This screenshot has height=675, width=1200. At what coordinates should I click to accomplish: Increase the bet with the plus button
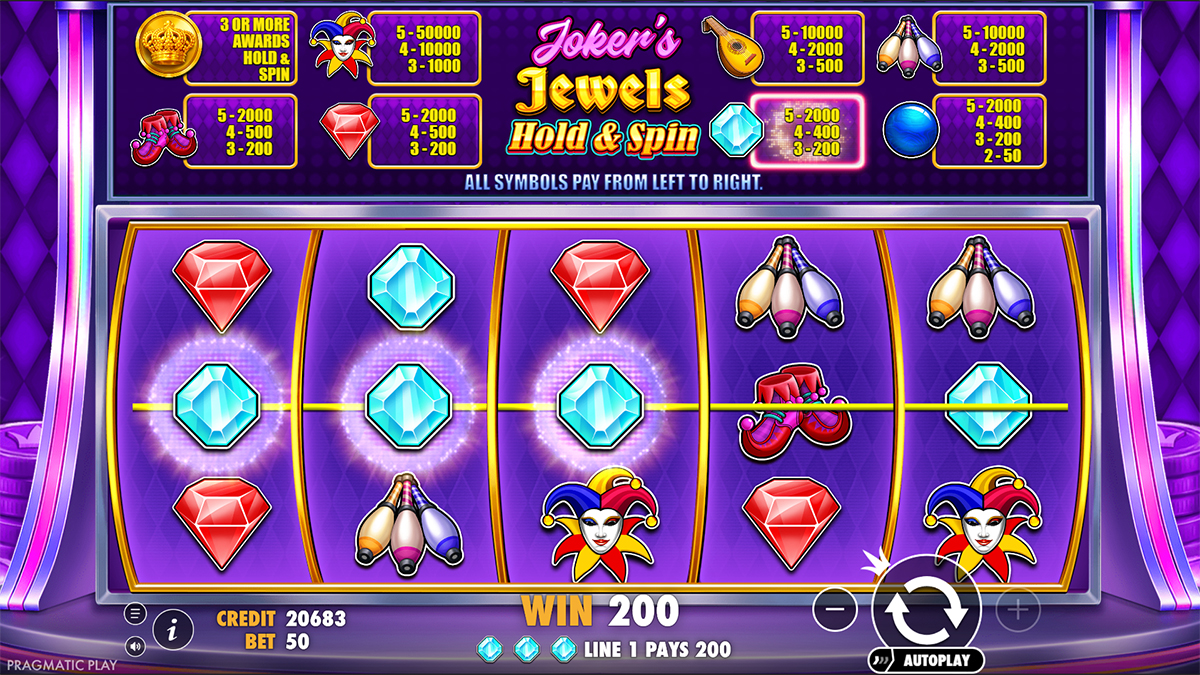coord(1017,607)
